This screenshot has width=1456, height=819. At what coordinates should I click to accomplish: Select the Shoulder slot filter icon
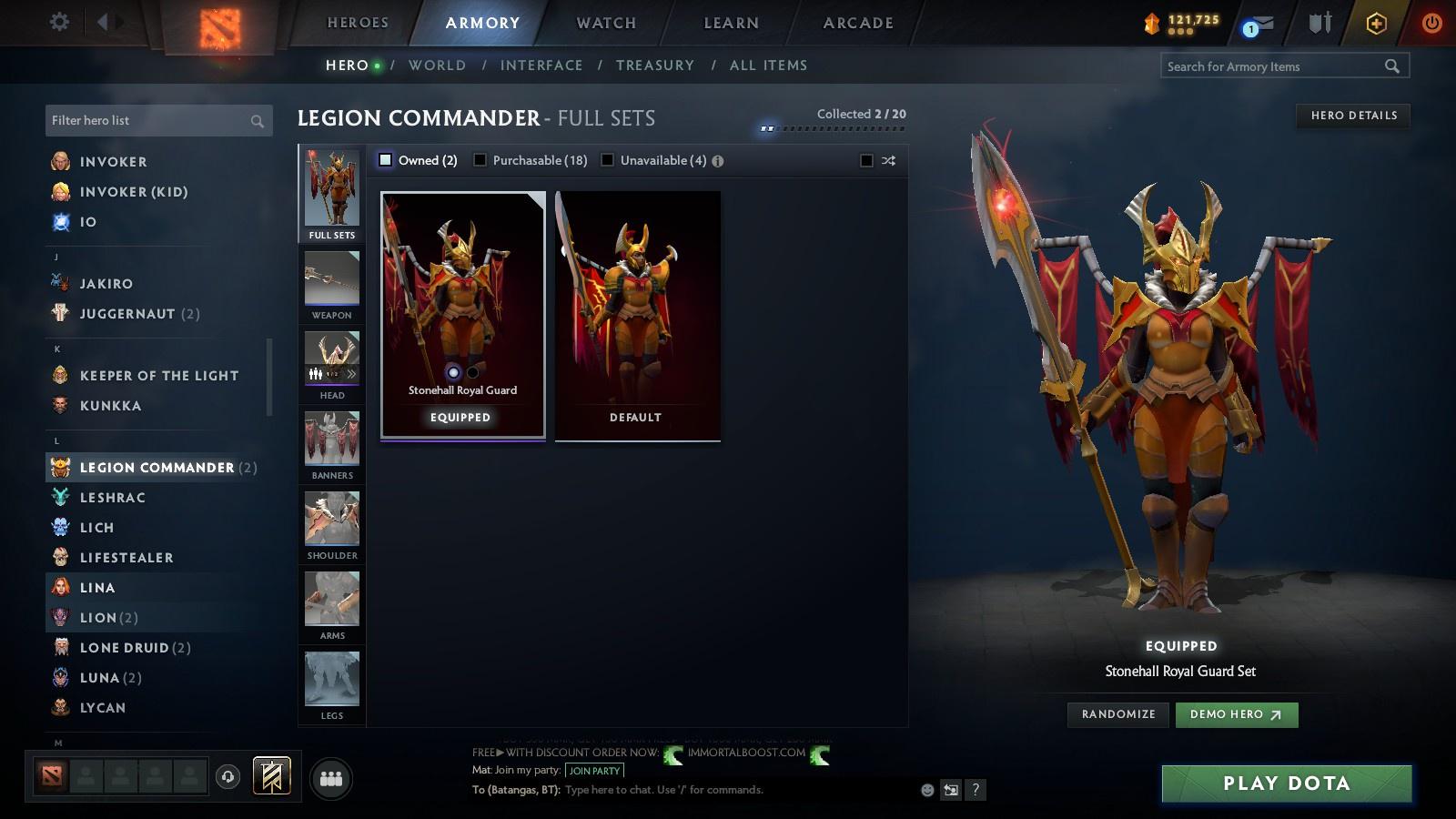coord(330,519)
